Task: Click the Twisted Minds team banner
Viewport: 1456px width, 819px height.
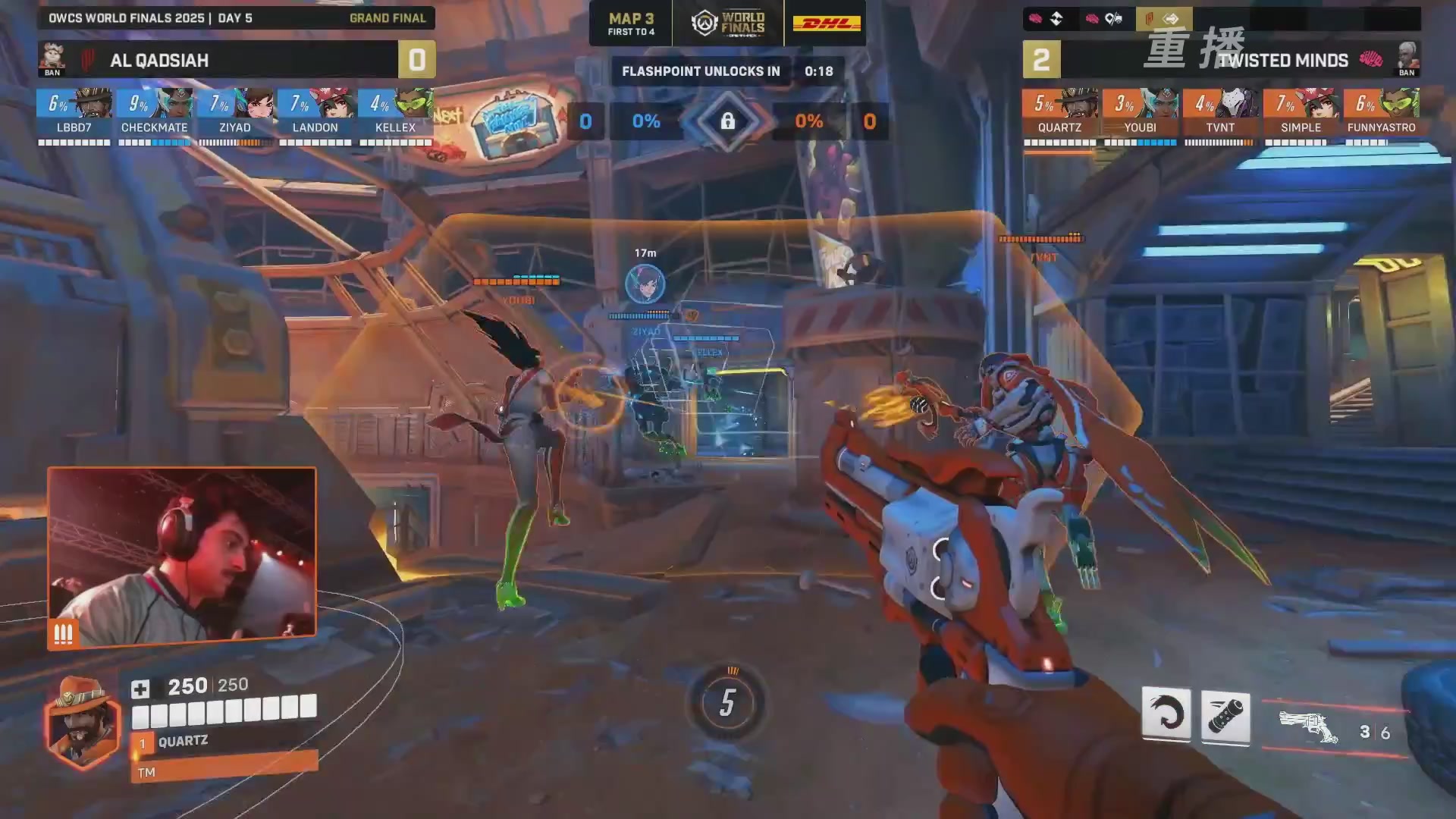Action: coord(1282,60)
